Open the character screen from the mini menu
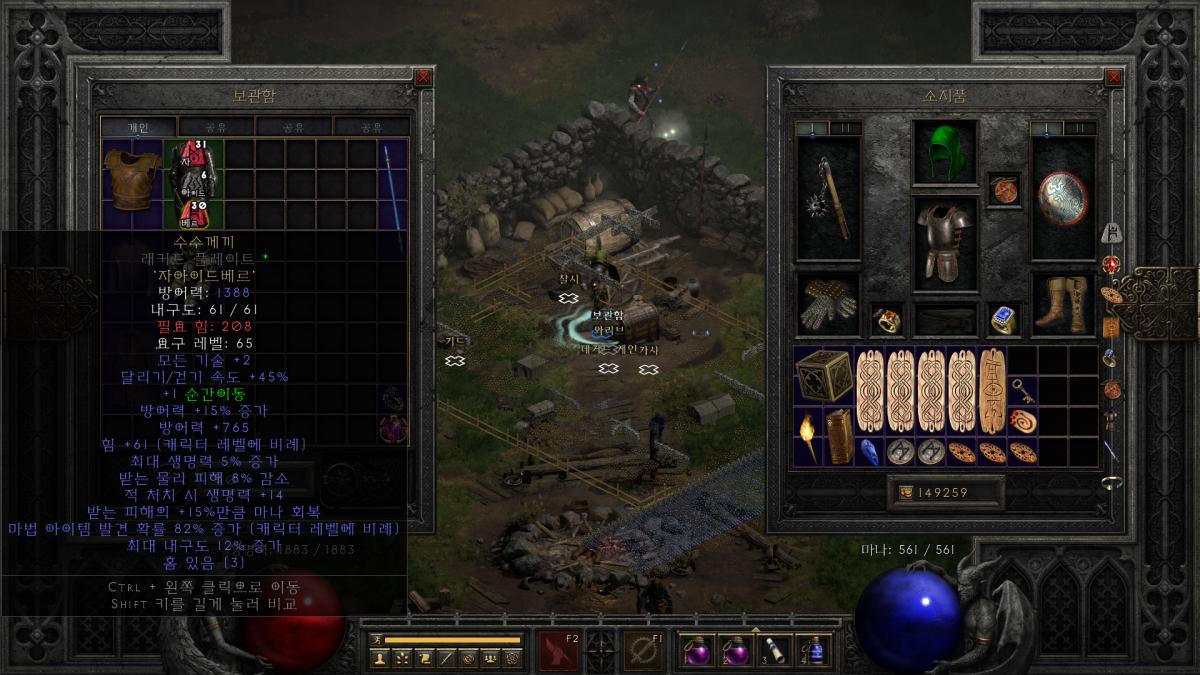The height and width of the screenshot is (675, 1200). (379, 657)
